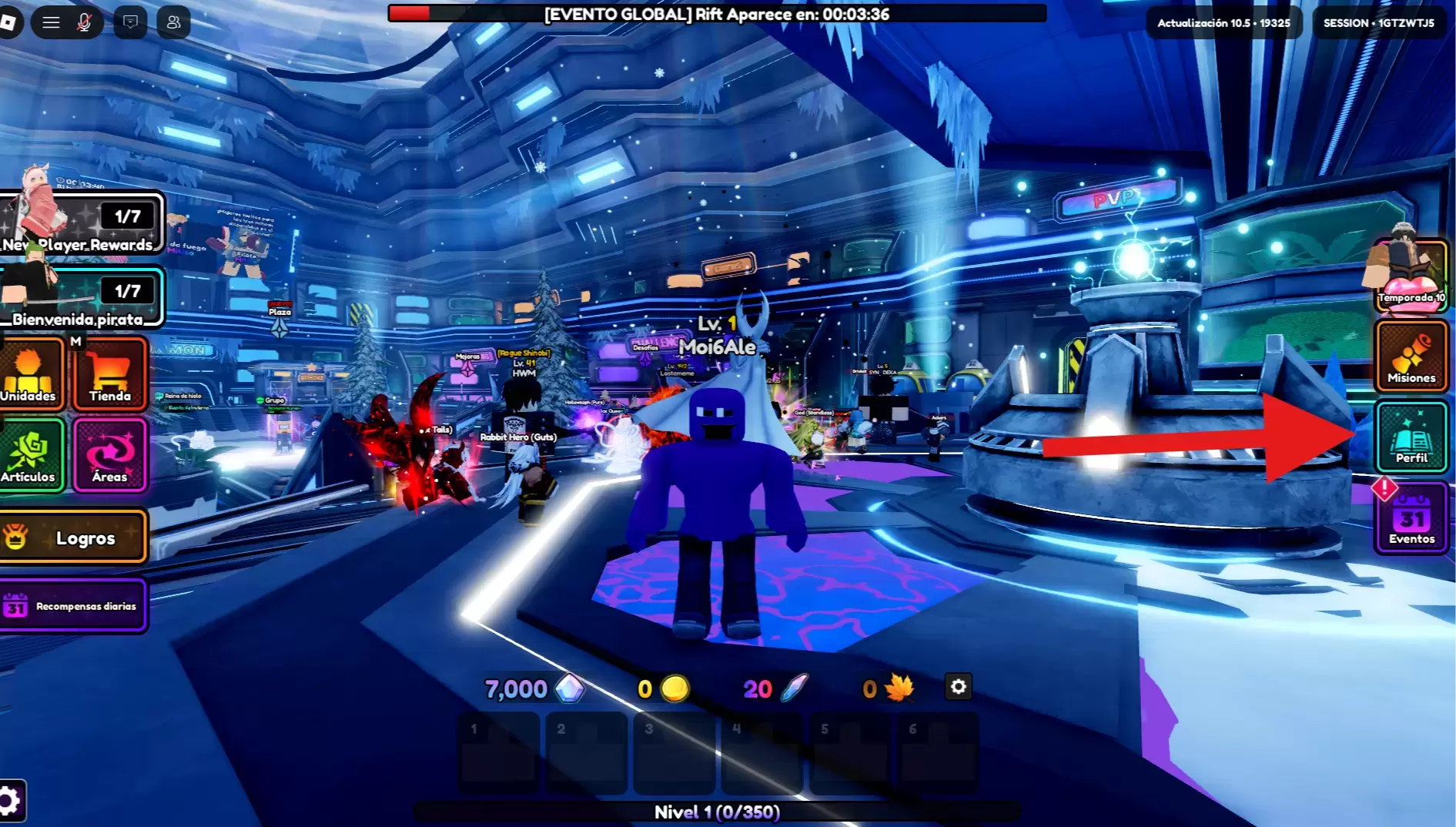The width and height of the screenshot is (1456, 827).
Task: Open the Misiones panel
Action: tap(1411, 357)
